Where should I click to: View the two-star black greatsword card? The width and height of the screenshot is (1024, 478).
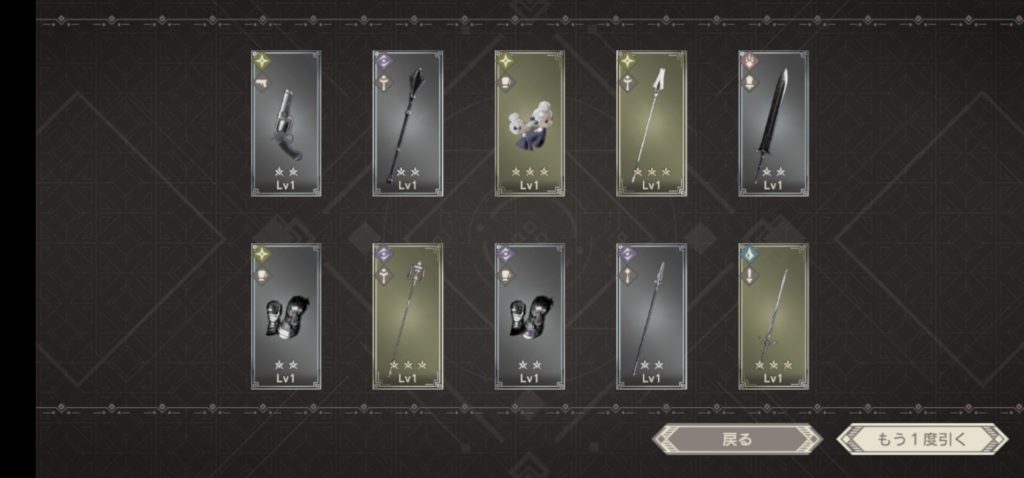(773, 123)
